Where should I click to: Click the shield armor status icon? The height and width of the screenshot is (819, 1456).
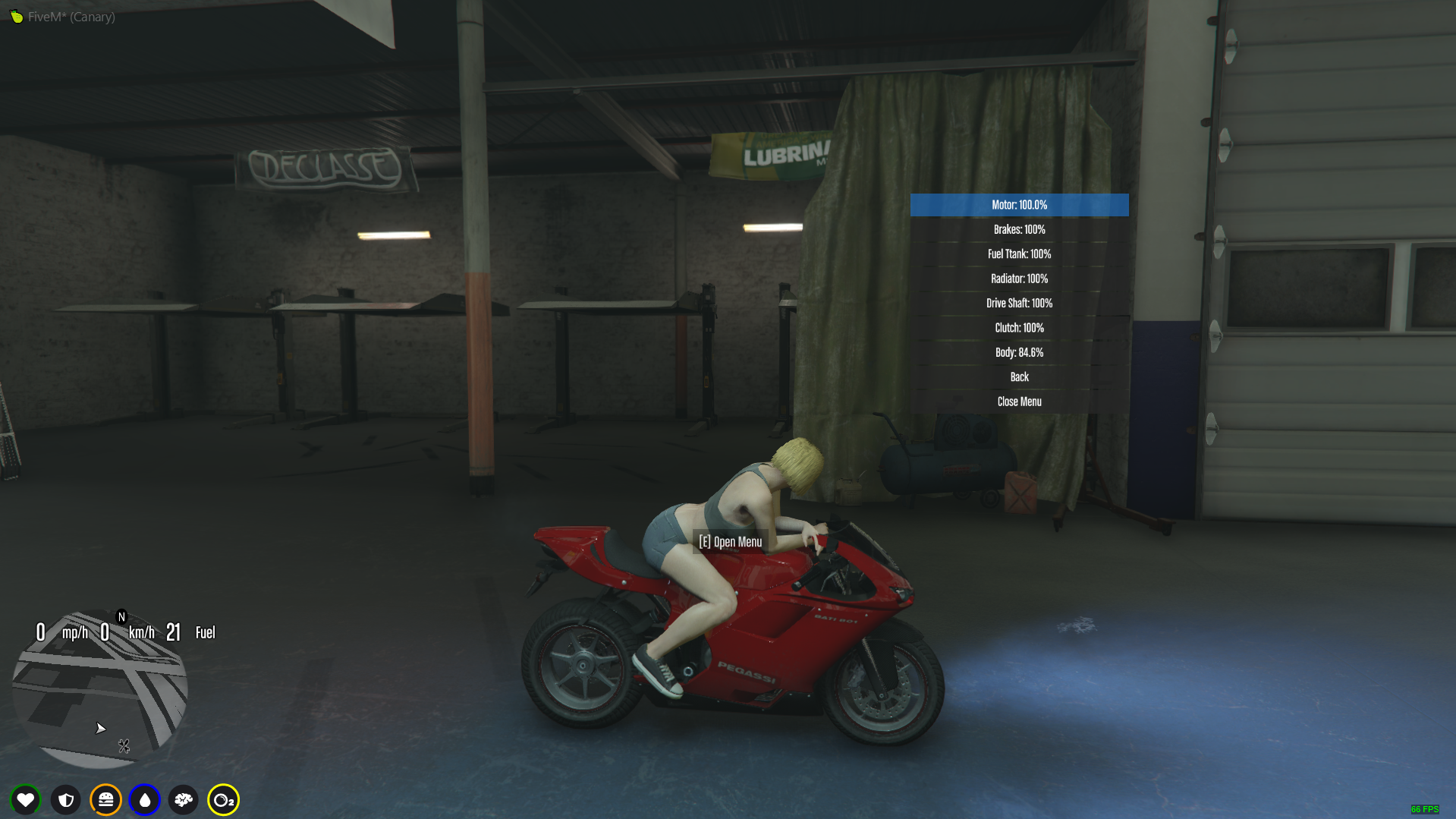tap(66, 799)
